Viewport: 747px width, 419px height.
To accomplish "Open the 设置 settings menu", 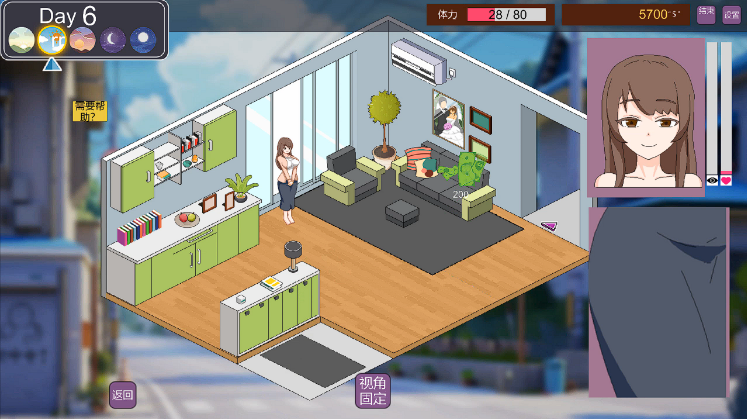I will (731, 14).
